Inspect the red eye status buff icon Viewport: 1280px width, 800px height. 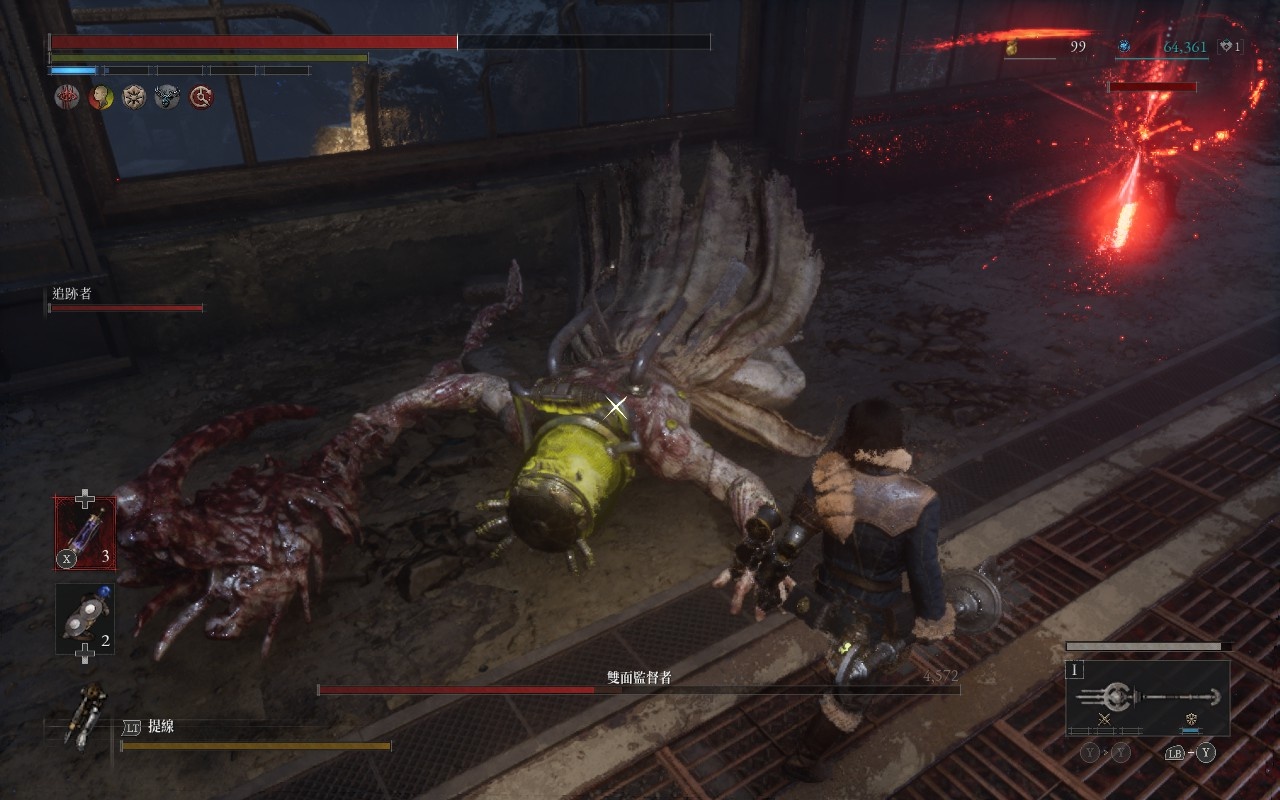point(67,97)
